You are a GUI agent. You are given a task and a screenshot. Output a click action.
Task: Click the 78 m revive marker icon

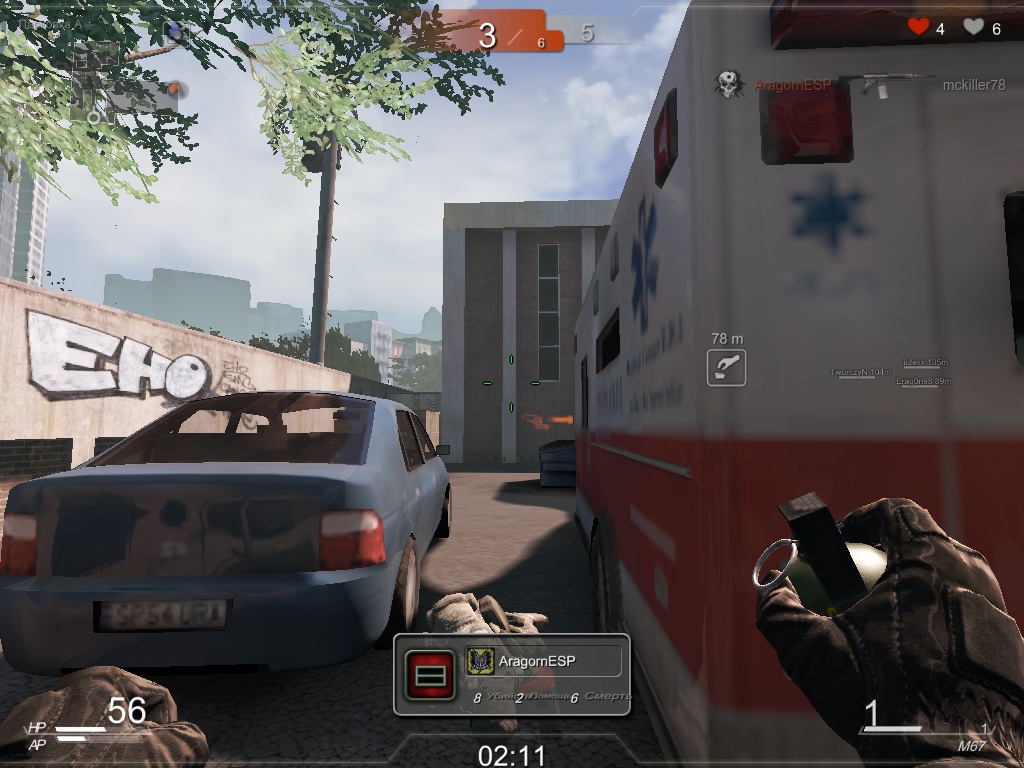[x=726, y=367]
